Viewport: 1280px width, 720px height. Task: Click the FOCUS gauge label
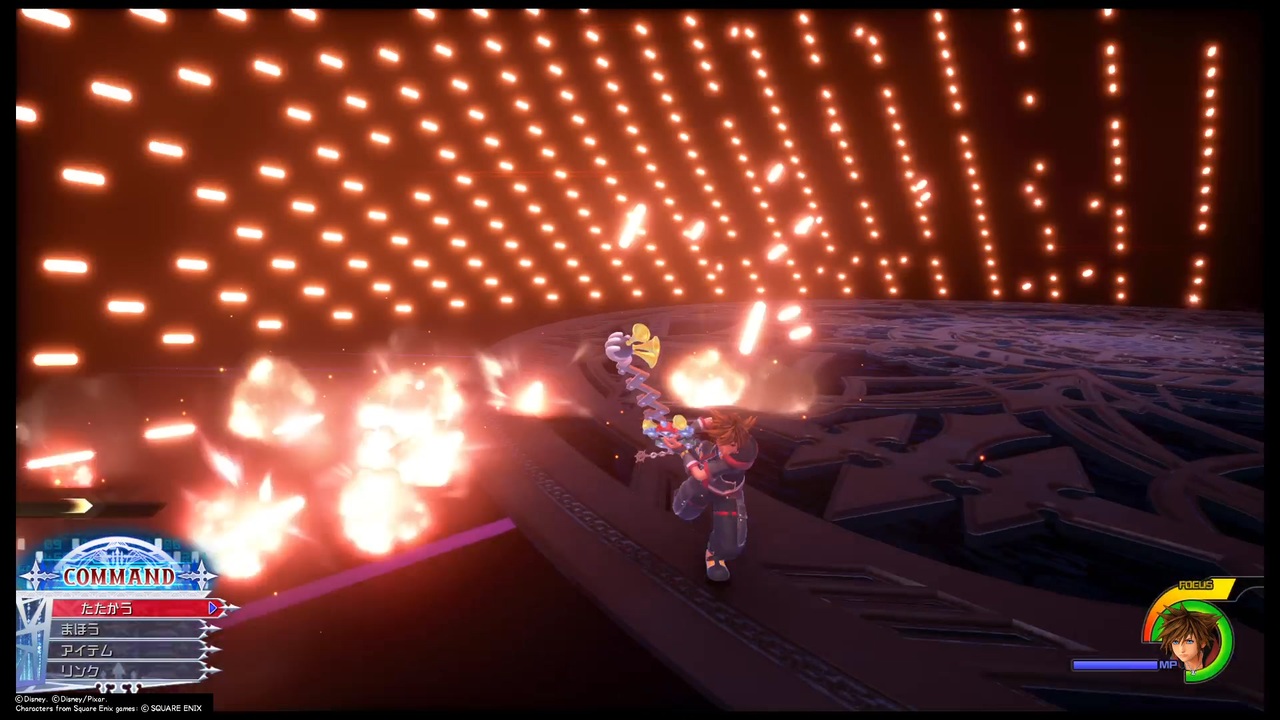point(1196,584)
